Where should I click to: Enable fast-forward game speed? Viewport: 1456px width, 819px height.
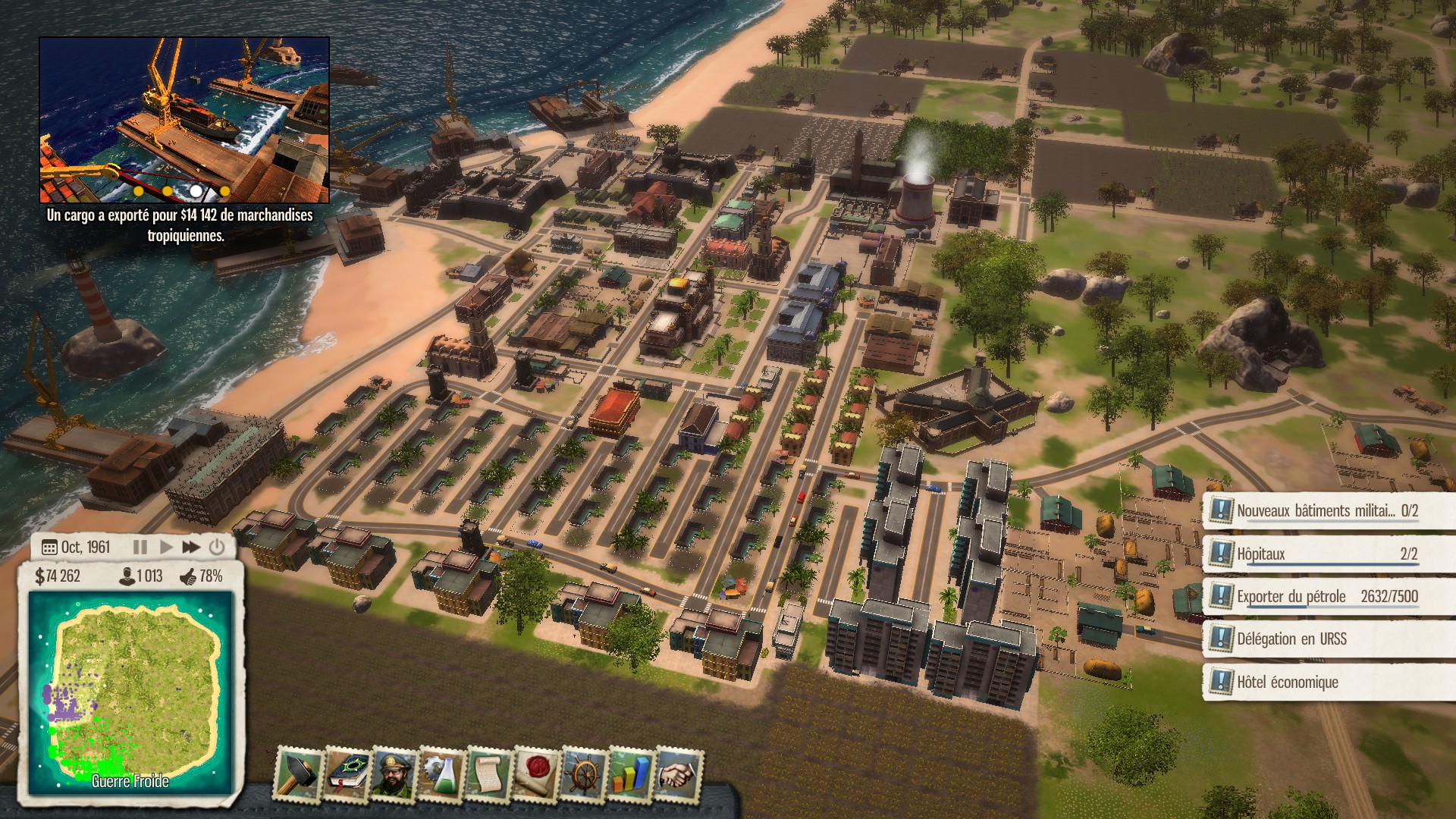pos(190,546)
